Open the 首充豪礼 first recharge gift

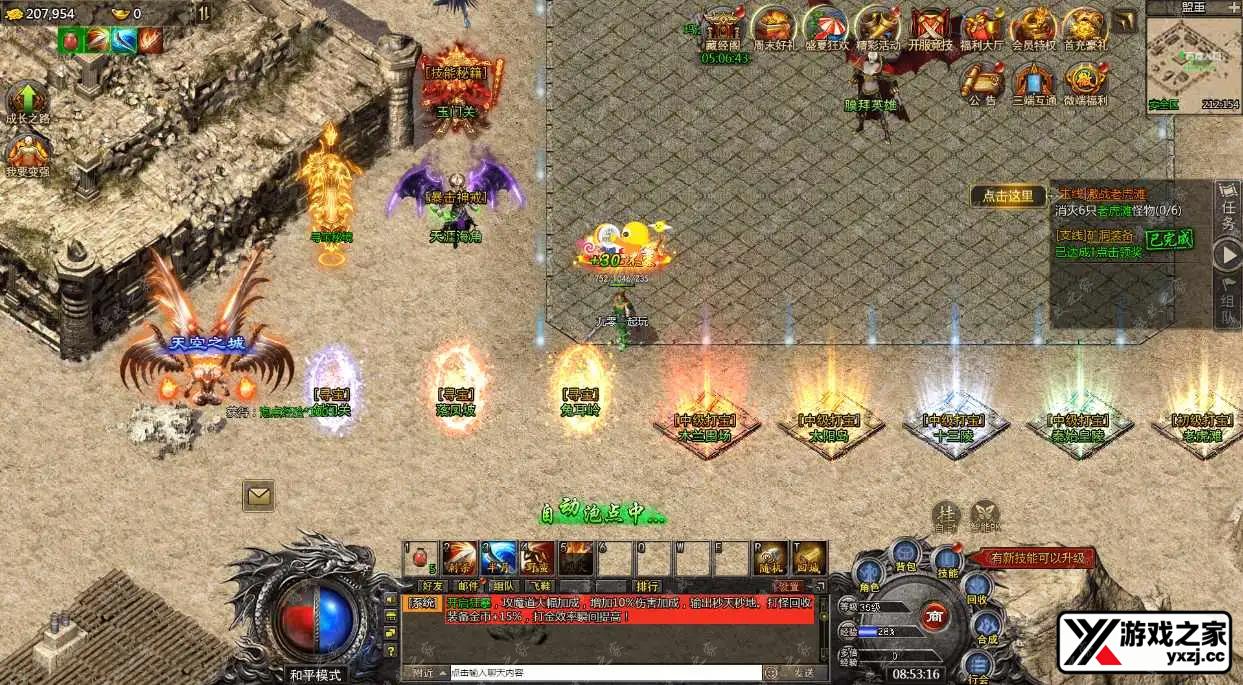[x=1085, y=27]
